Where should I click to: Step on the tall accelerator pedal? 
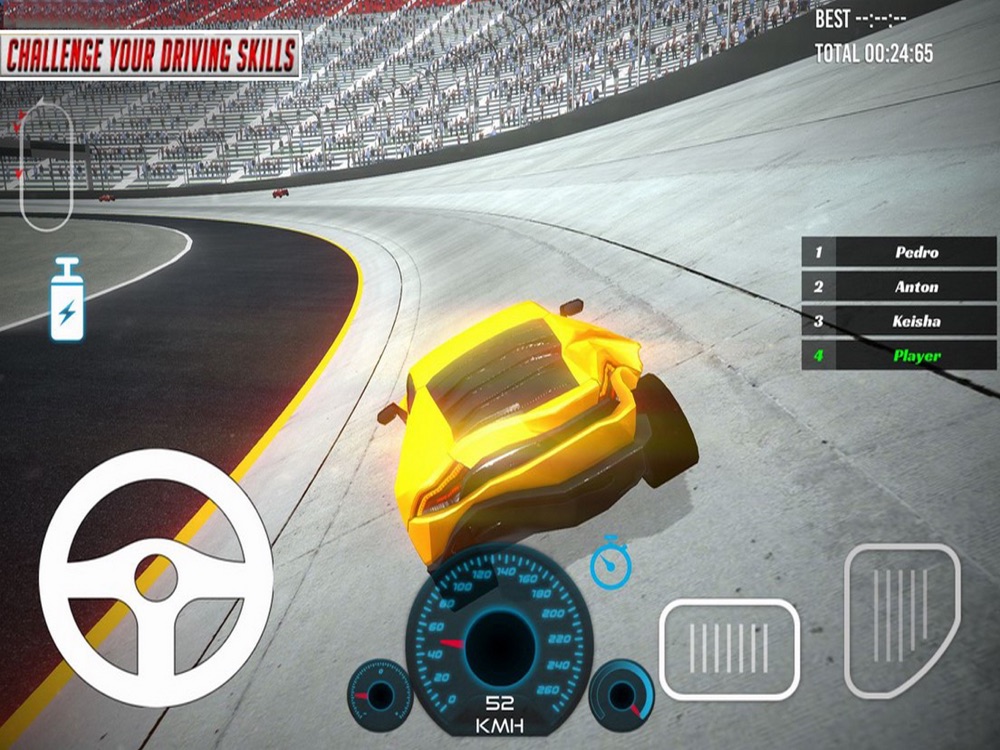point(901,619)
